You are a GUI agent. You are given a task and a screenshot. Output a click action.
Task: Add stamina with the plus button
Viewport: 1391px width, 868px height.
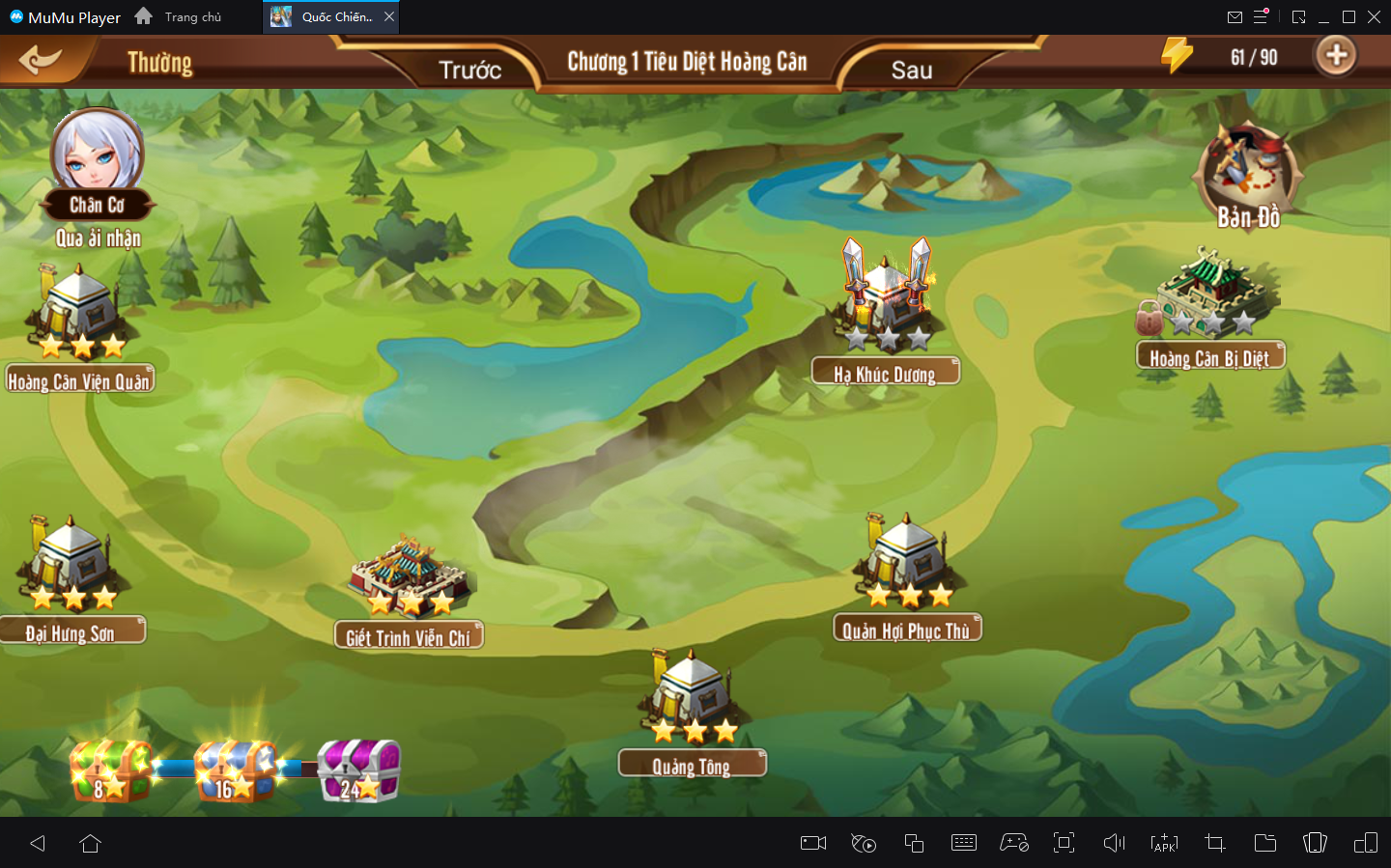point(1336,56)
